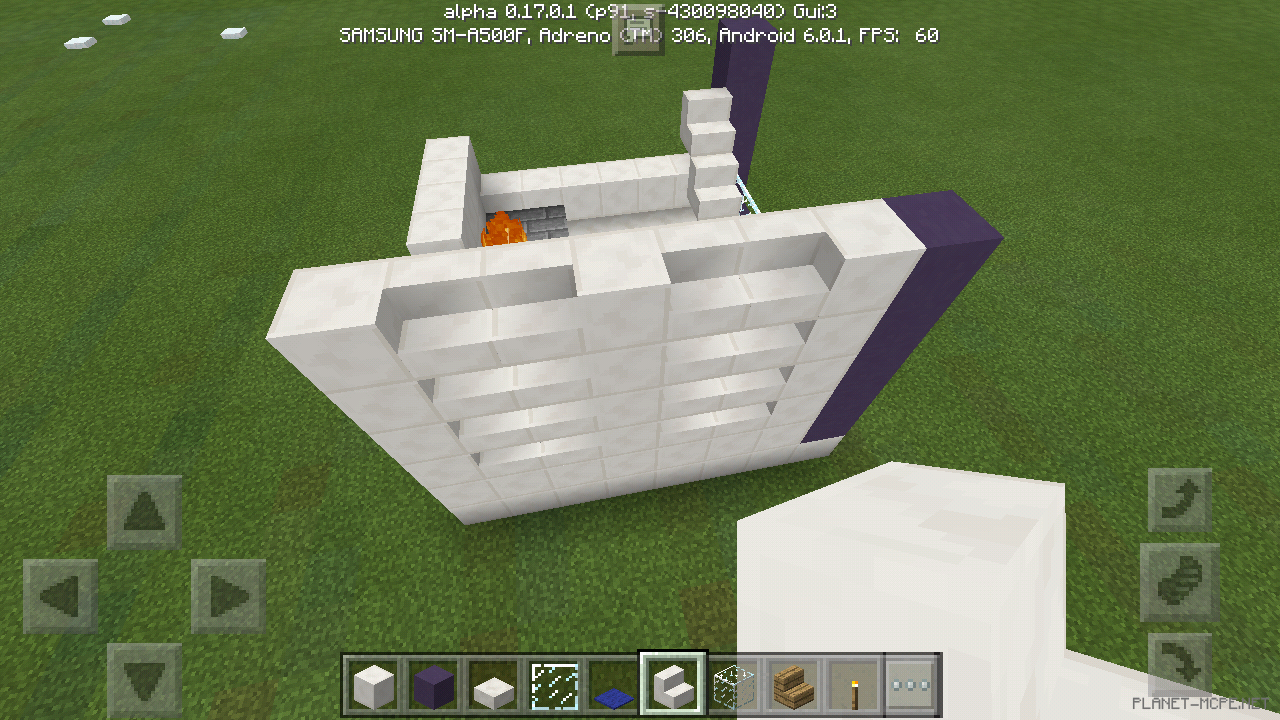The image size is (1280, 720).
Task: Descend with the downward curved arrow button
Action: (x=1180, y=660)
